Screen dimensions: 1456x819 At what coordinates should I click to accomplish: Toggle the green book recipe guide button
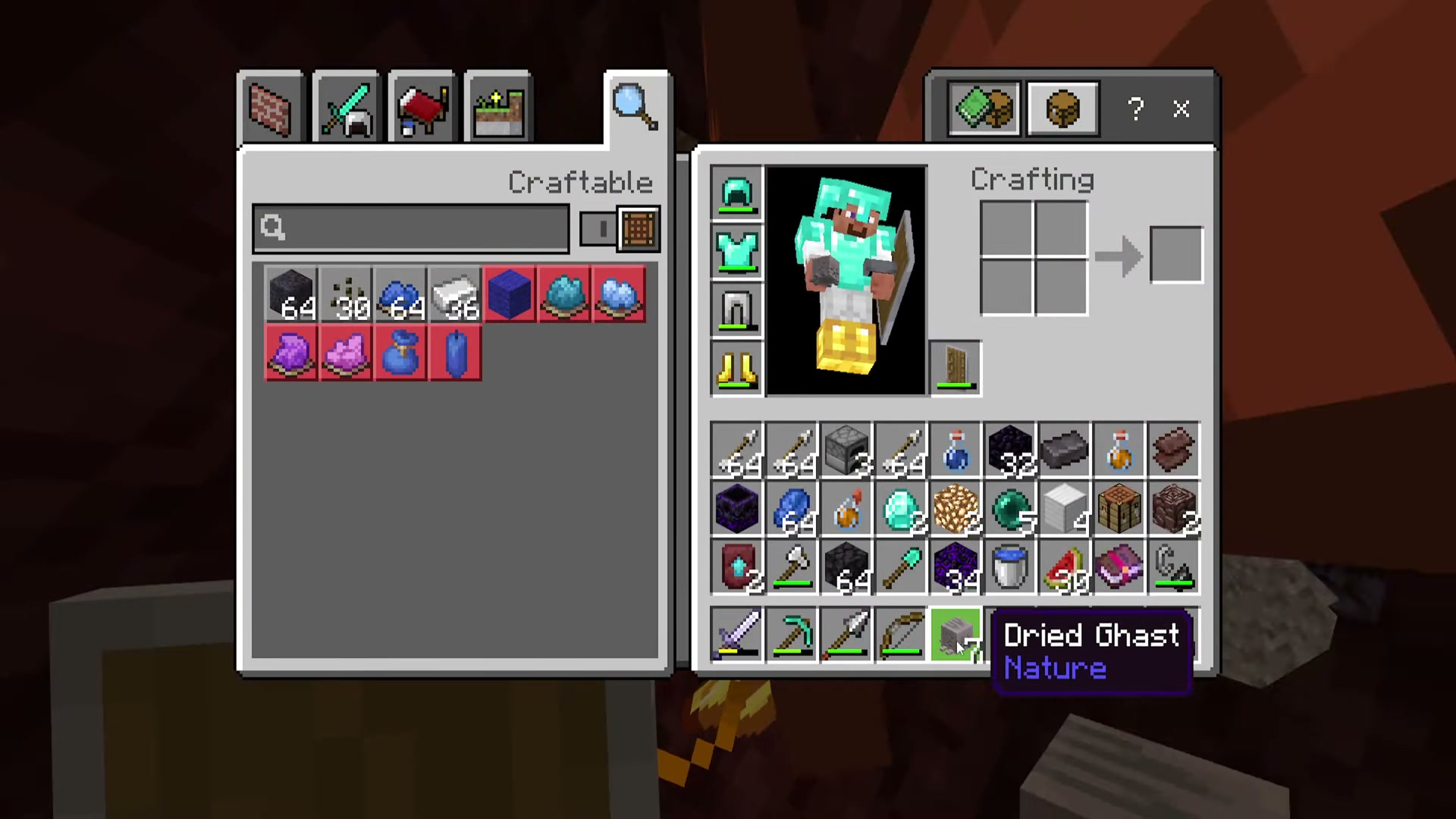pyautogui.click(x=984, y=108)
